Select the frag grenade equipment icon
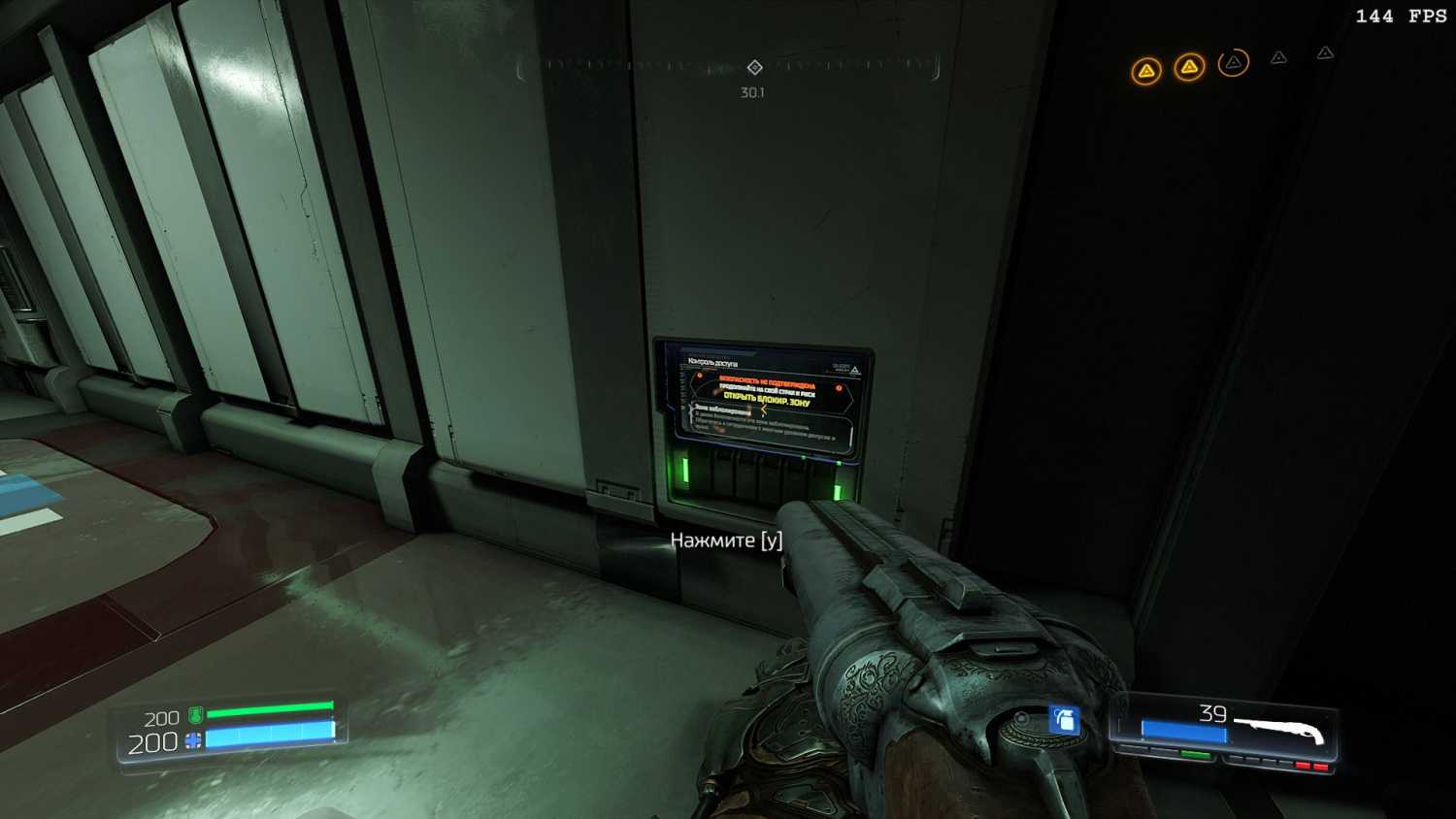The image size is (1456, 819). (x=1064, y=720)
